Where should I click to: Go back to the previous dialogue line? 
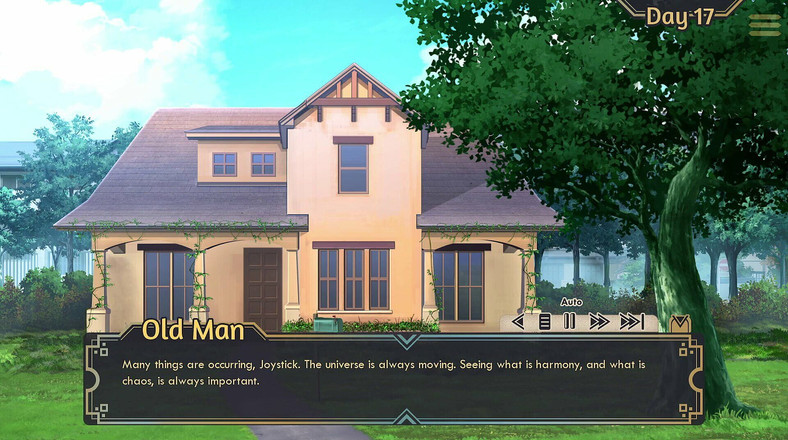click(x=518, y=322)
